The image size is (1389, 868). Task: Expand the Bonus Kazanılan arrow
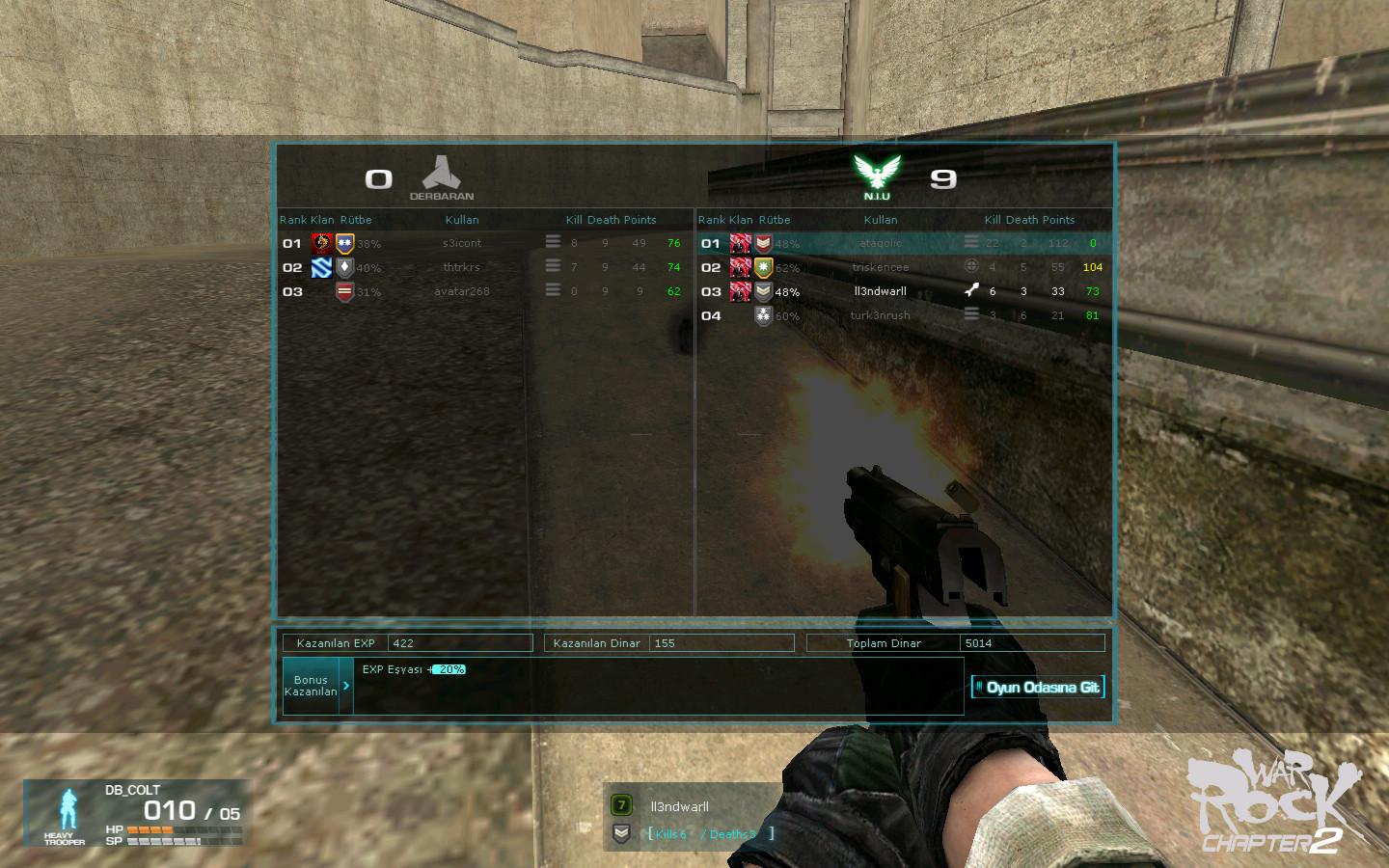(346, 686)
